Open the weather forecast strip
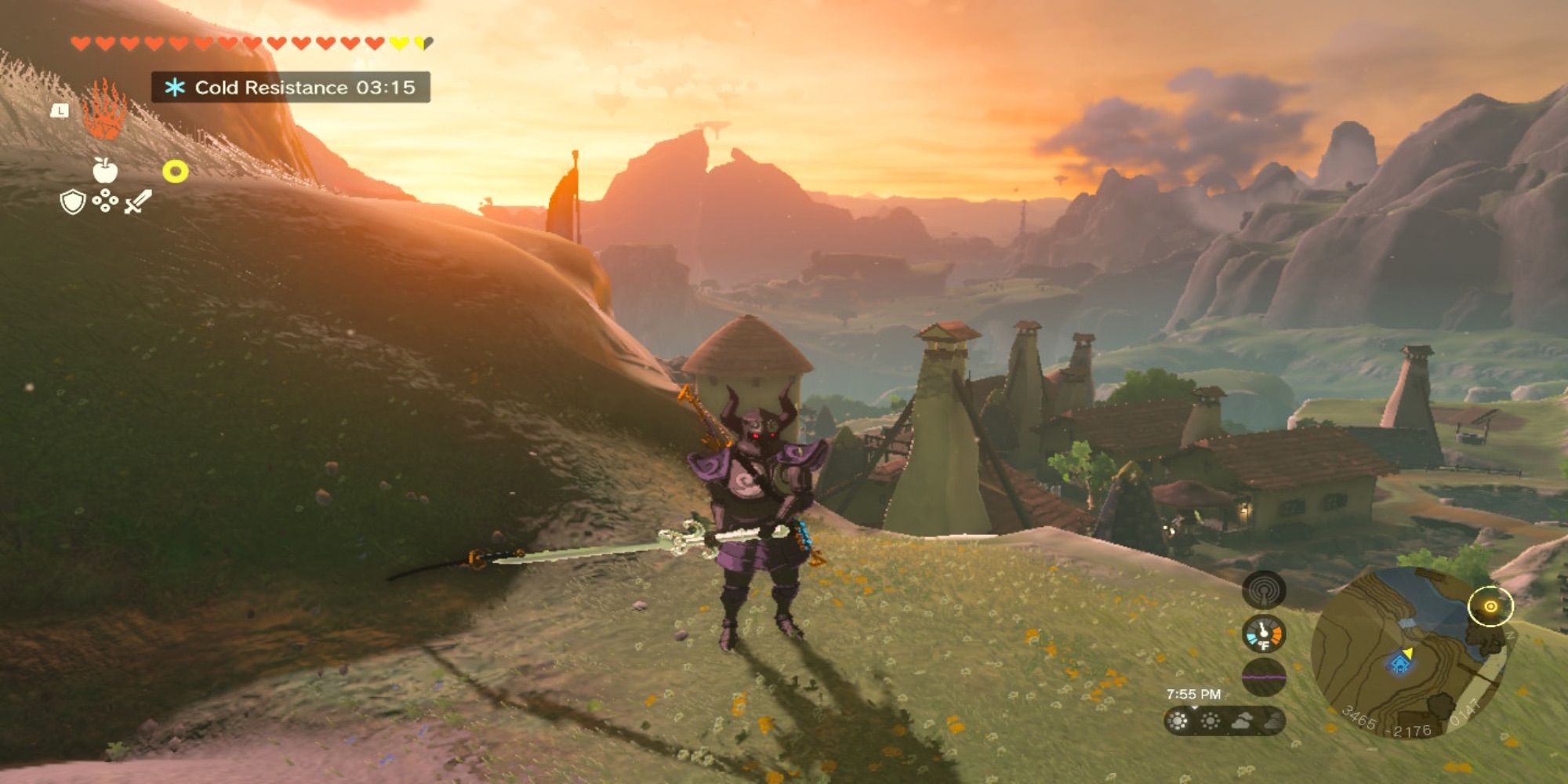This screenshot has height=784, width=1568. 1225,721
